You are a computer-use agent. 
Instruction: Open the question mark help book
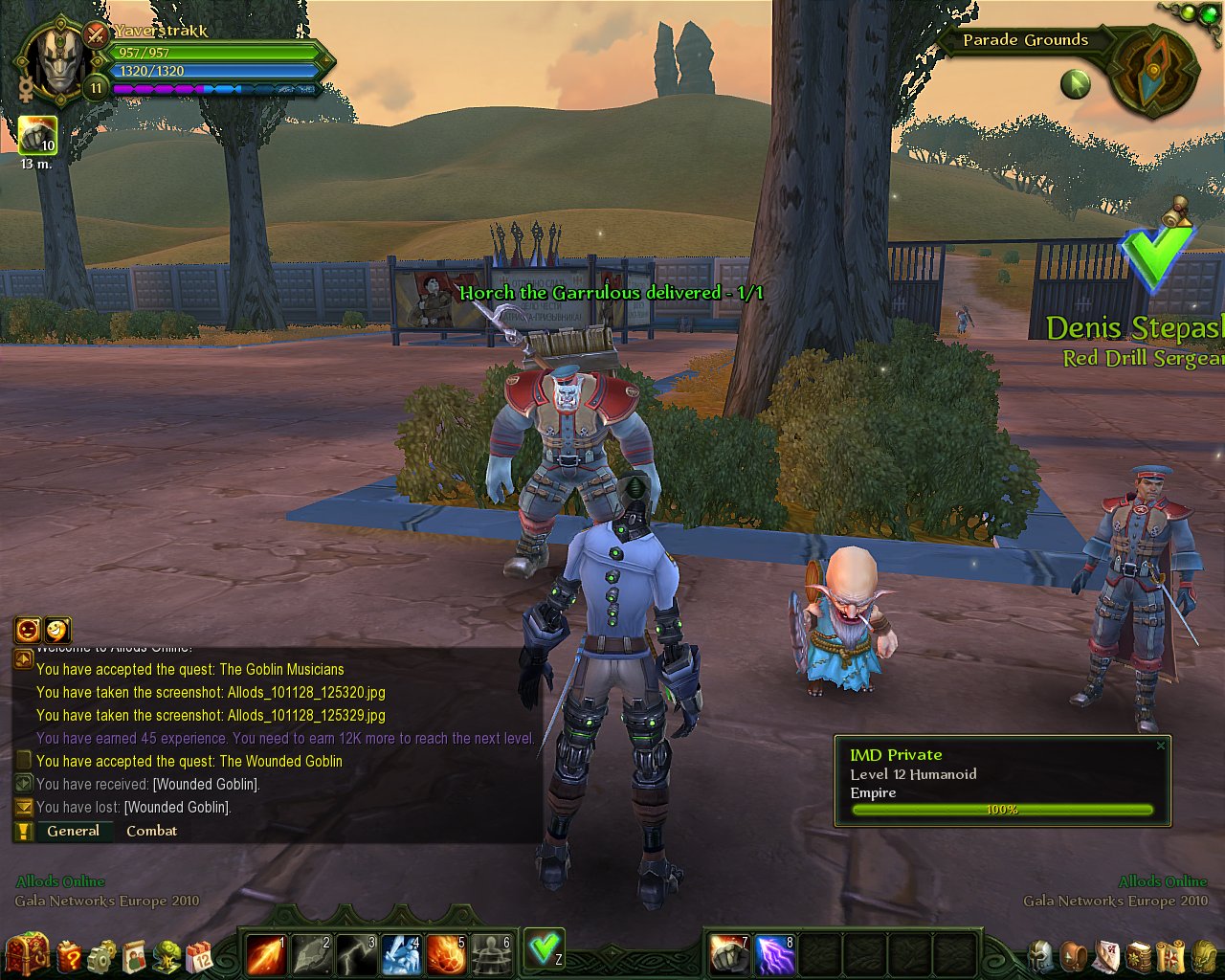click(x=70, y=955)
